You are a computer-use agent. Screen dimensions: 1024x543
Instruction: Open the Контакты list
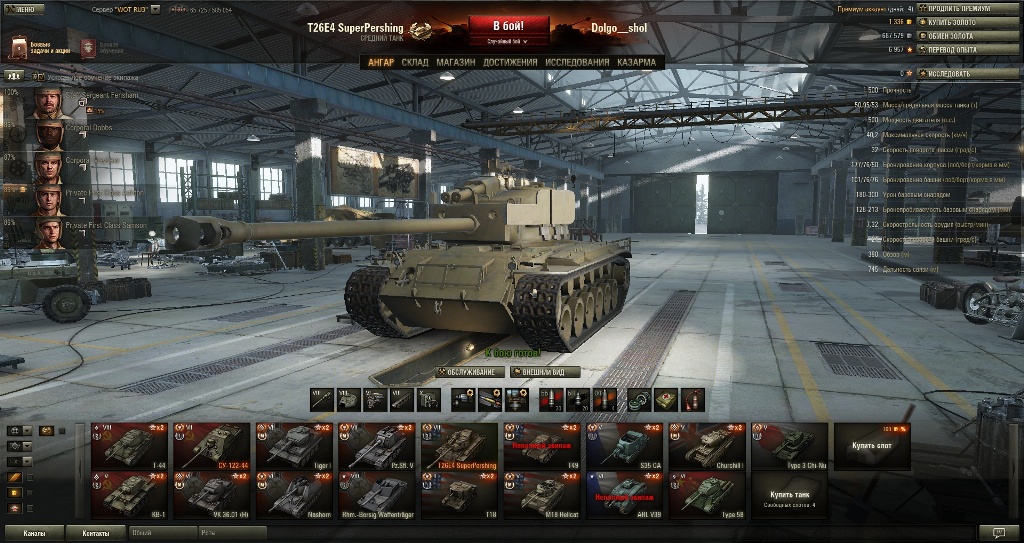coord(97,533)
